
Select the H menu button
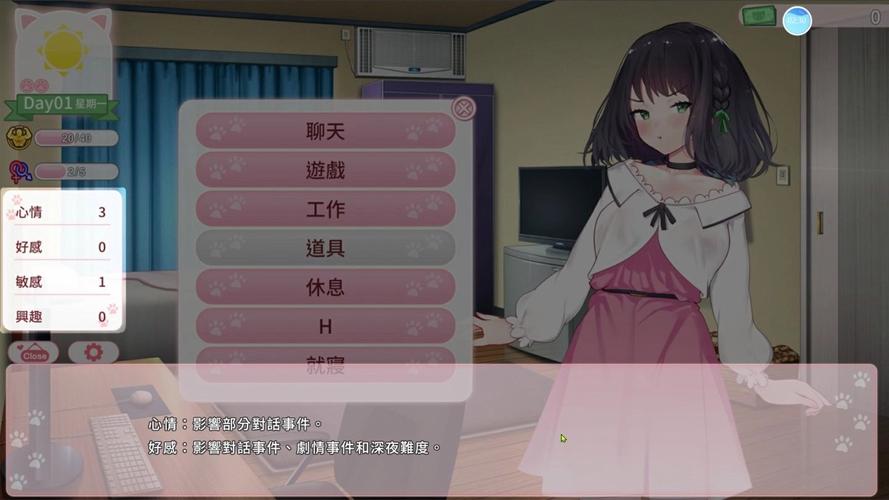325,326
